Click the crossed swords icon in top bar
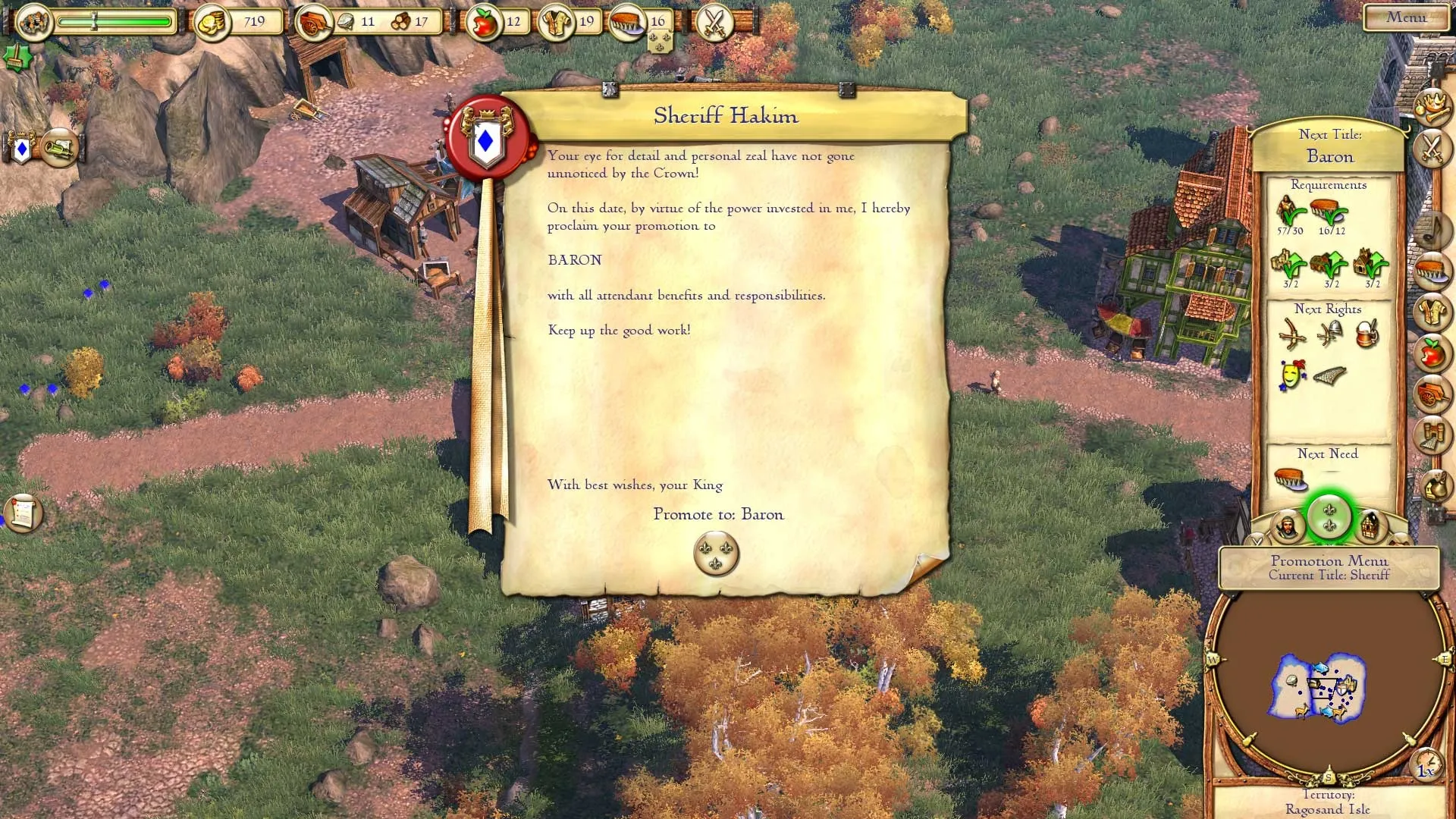 pos(714,22)
